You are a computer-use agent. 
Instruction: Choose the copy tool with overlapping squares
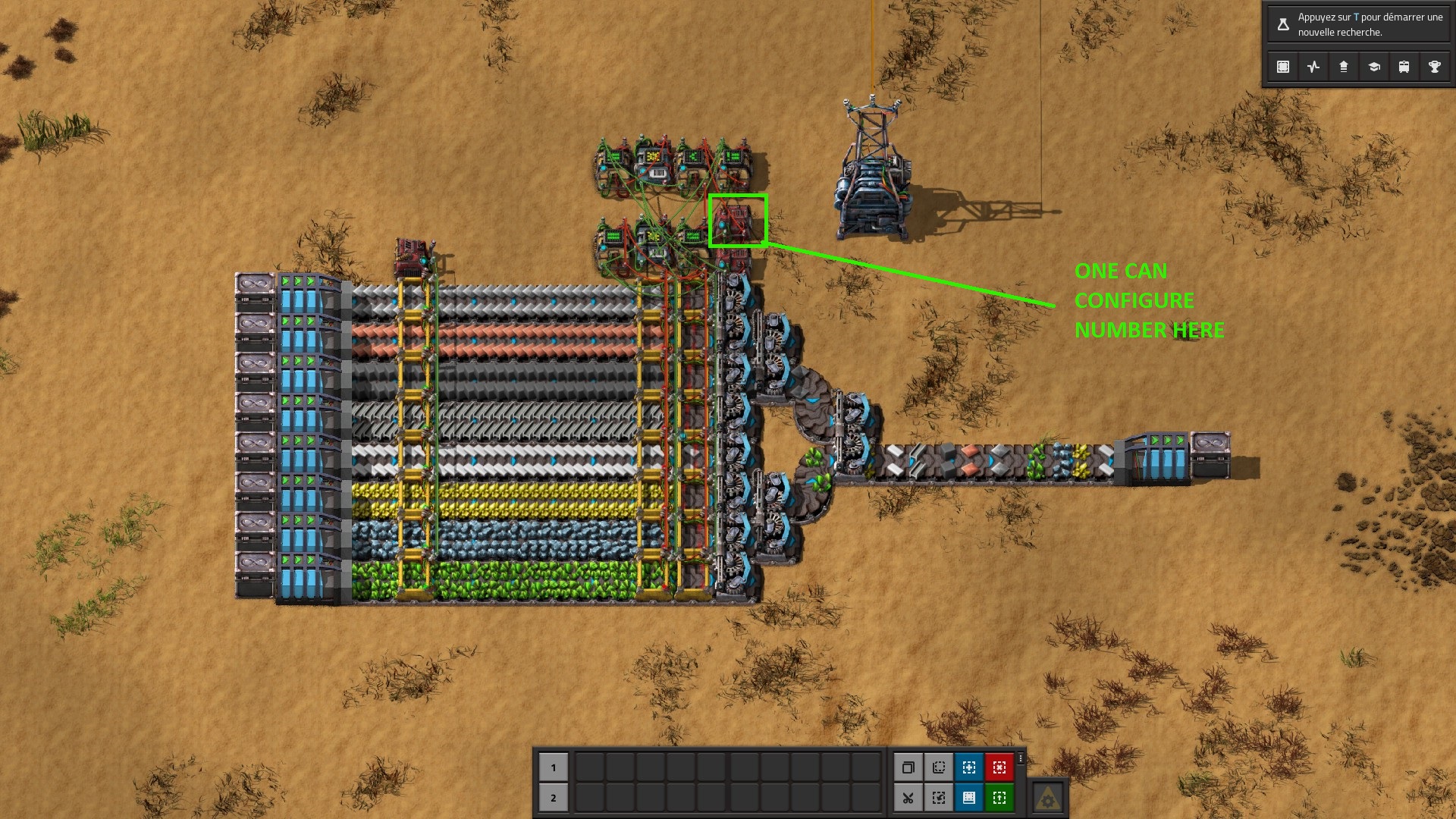coord(908,767)
